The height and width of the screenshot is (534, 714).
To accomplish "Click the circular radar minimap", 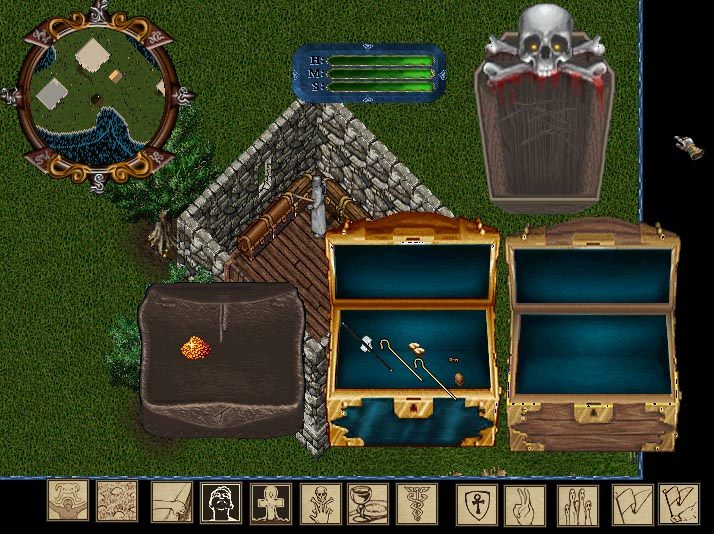I will coord(93,95).
